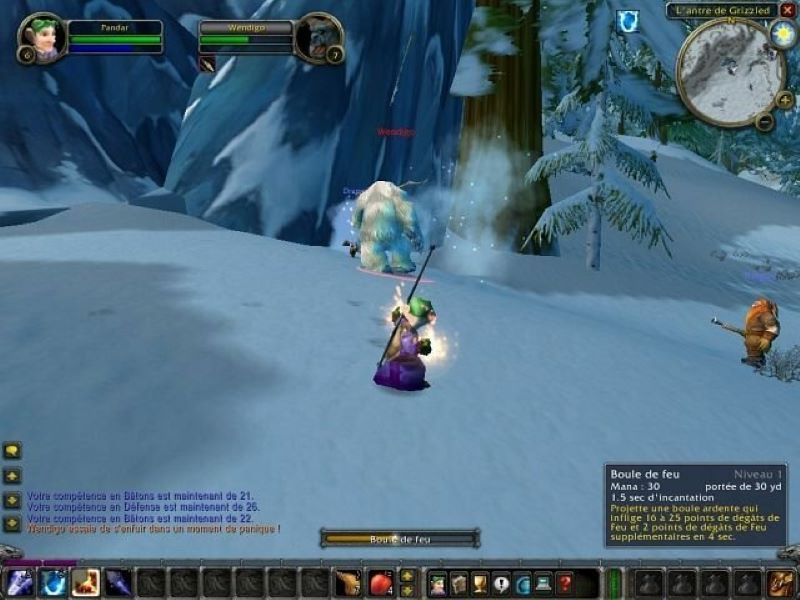
Task: Open the spellbook micro button
Action: click(459, 583)
